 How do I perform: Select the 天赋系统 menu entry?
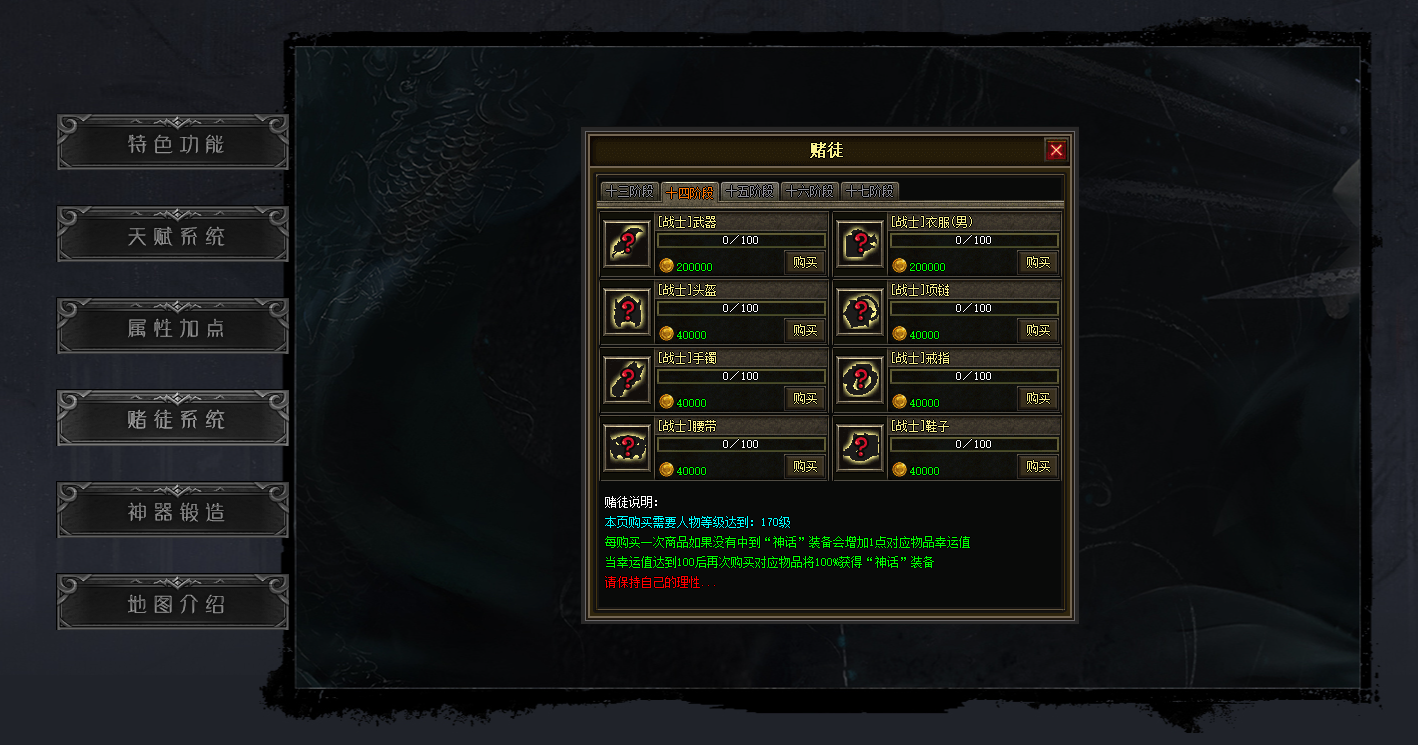click(x=173, y=235)
